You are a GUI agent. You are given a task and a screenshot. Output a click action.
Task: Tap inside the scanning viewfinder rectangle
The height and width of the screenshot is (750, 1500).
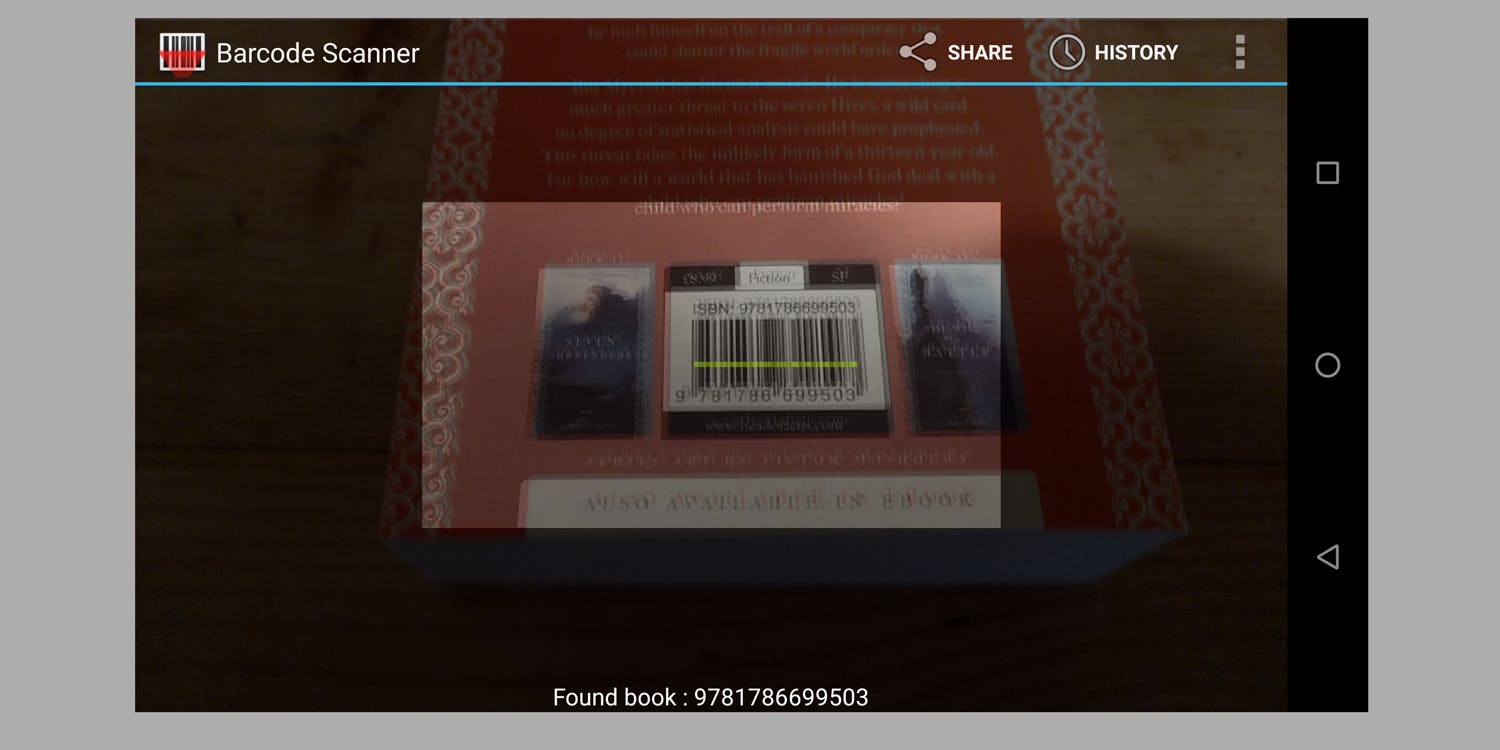point(710,365)
